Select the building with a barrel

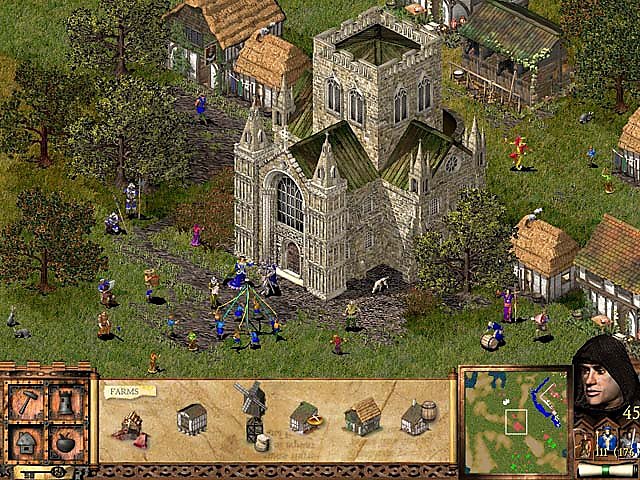418,417
